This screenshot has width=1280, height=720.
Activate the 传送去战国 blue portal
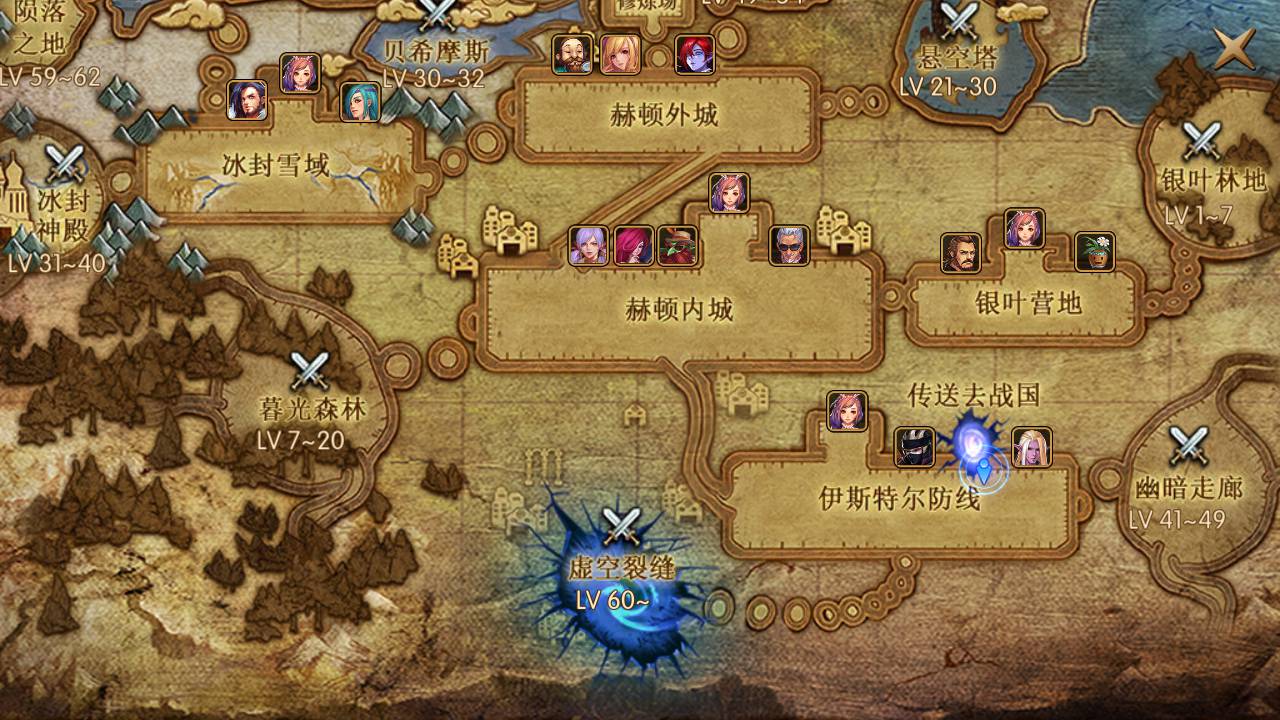(x=972, y=440)
